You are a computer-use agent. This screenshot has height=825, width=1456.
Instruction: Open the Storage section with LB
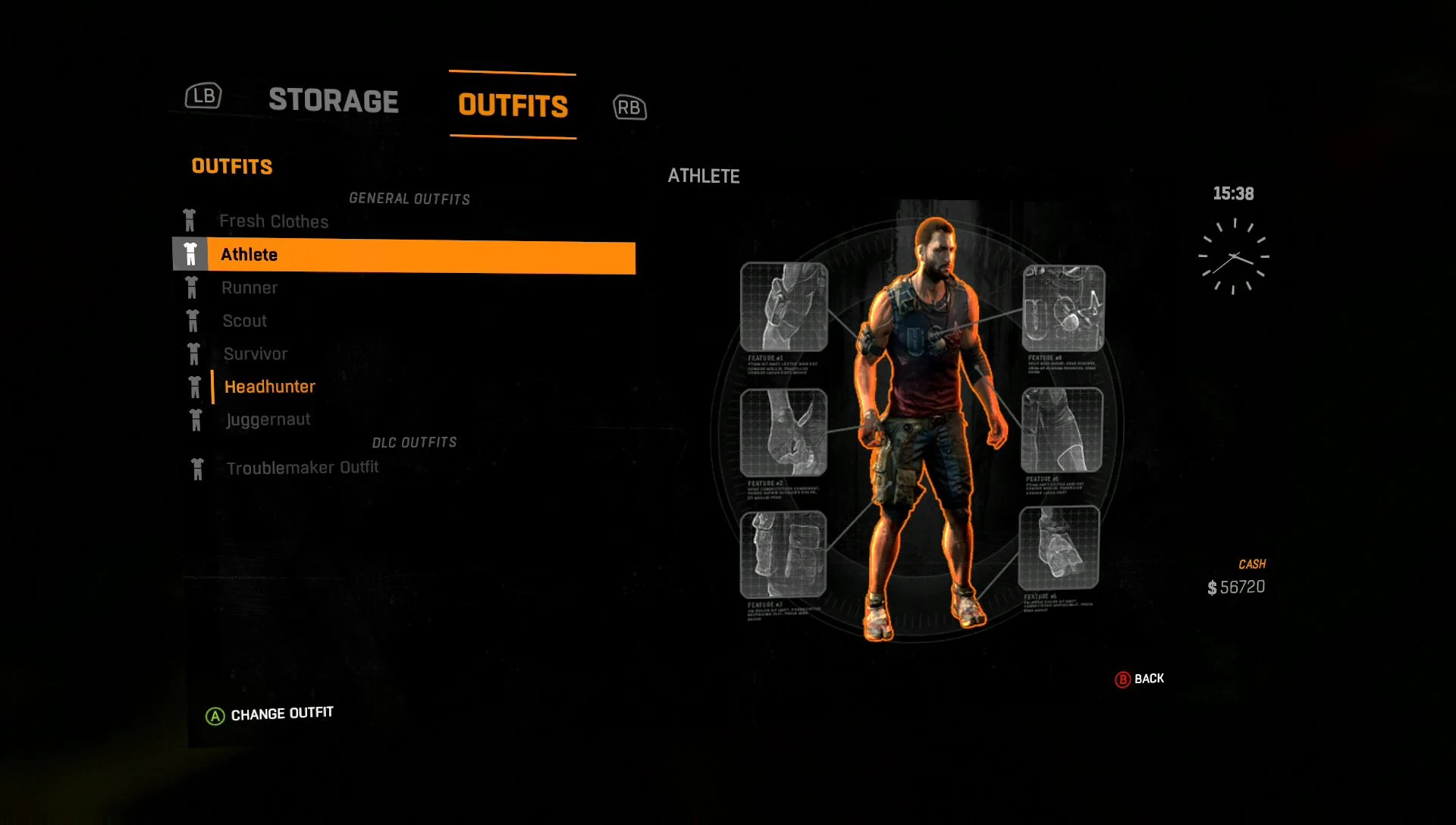click(x=202, y=96)
